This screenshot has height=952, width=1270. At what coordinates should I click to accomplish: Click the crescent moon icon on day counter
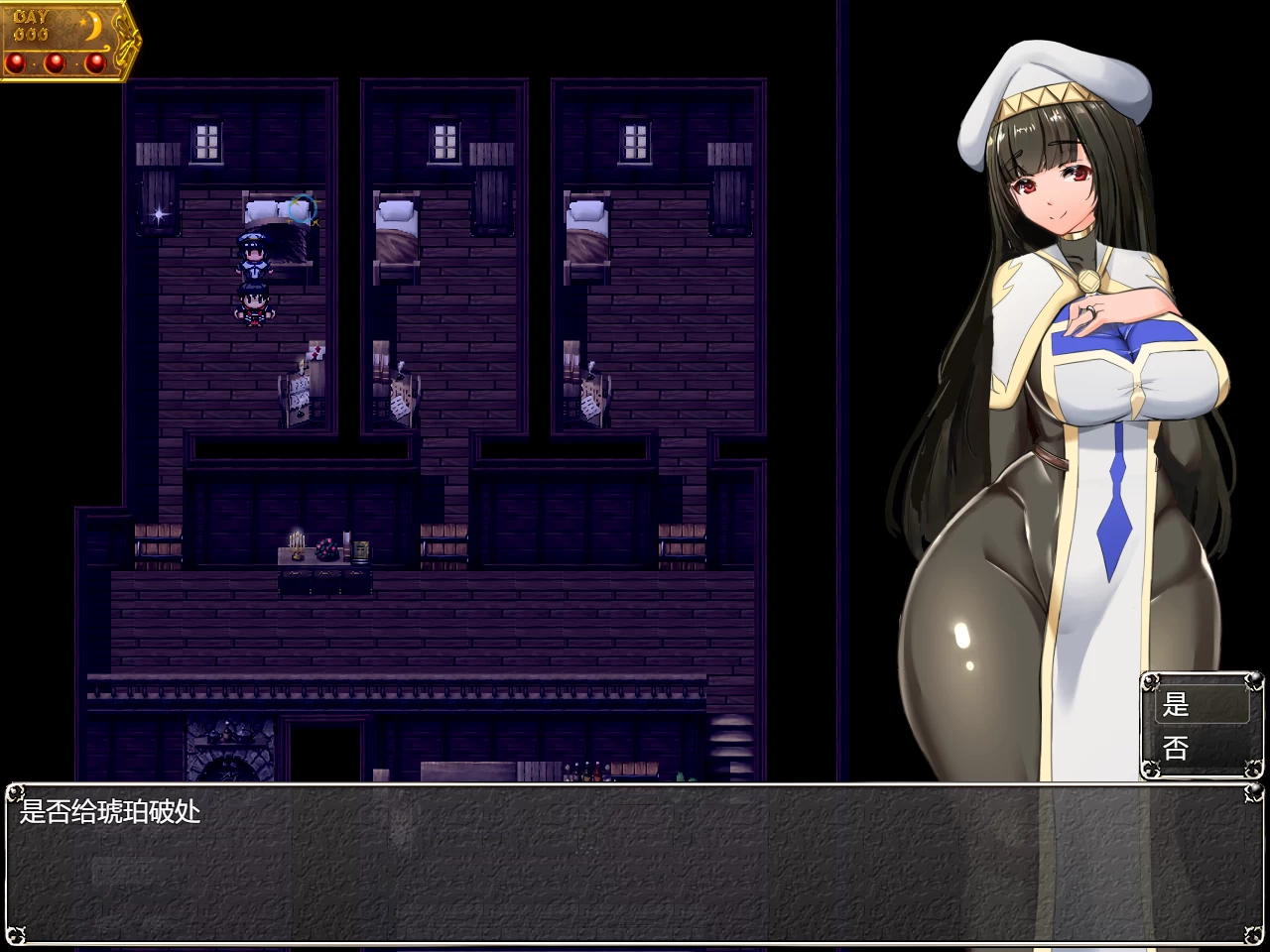point(93,25)
